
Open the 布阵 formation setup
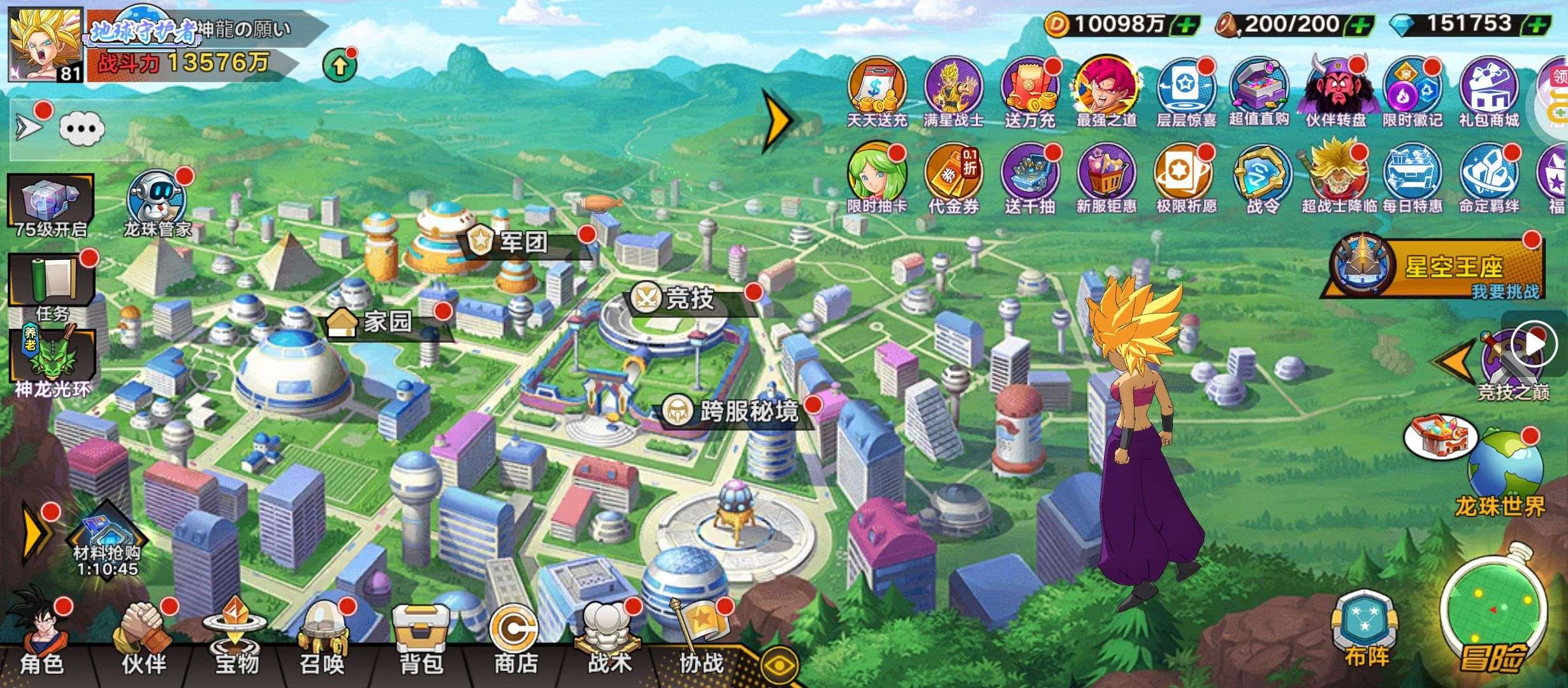(1365, 631)
